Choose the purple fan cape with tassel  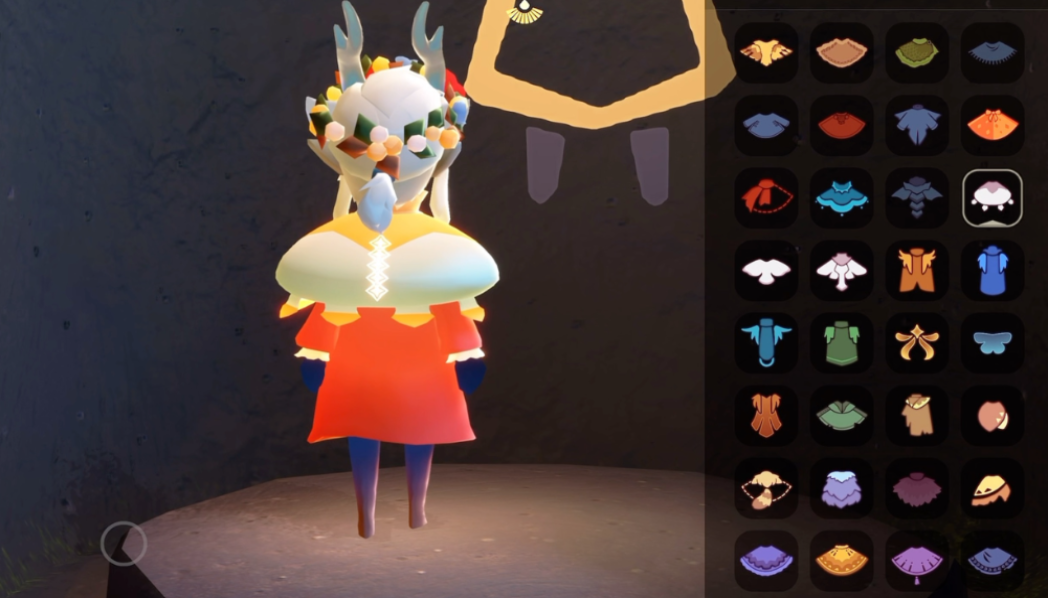pos(917,561)
